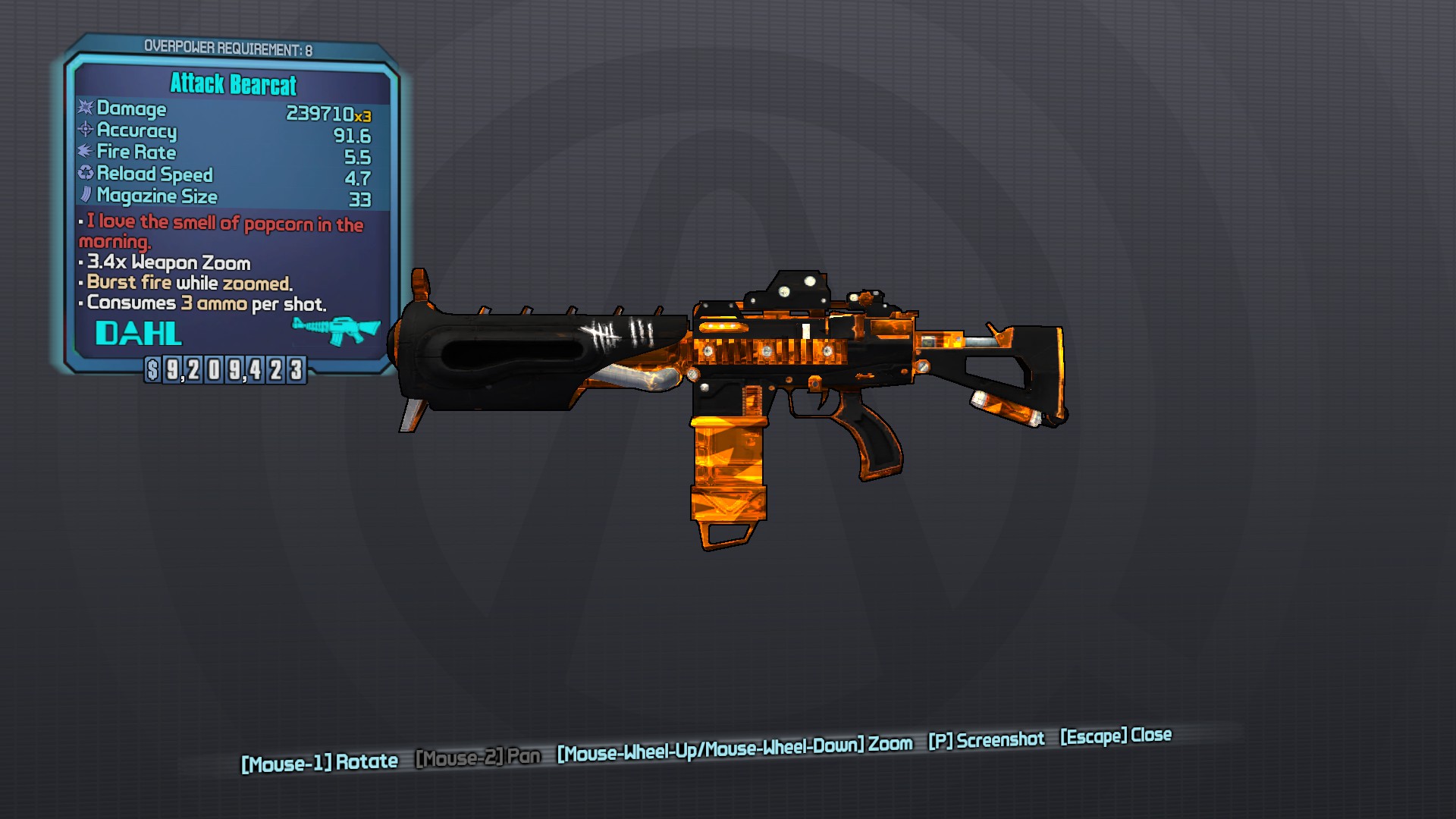Click the DAHL manufacturer logo
This screenshot has height=819, width=1456.
coord(138,334)
